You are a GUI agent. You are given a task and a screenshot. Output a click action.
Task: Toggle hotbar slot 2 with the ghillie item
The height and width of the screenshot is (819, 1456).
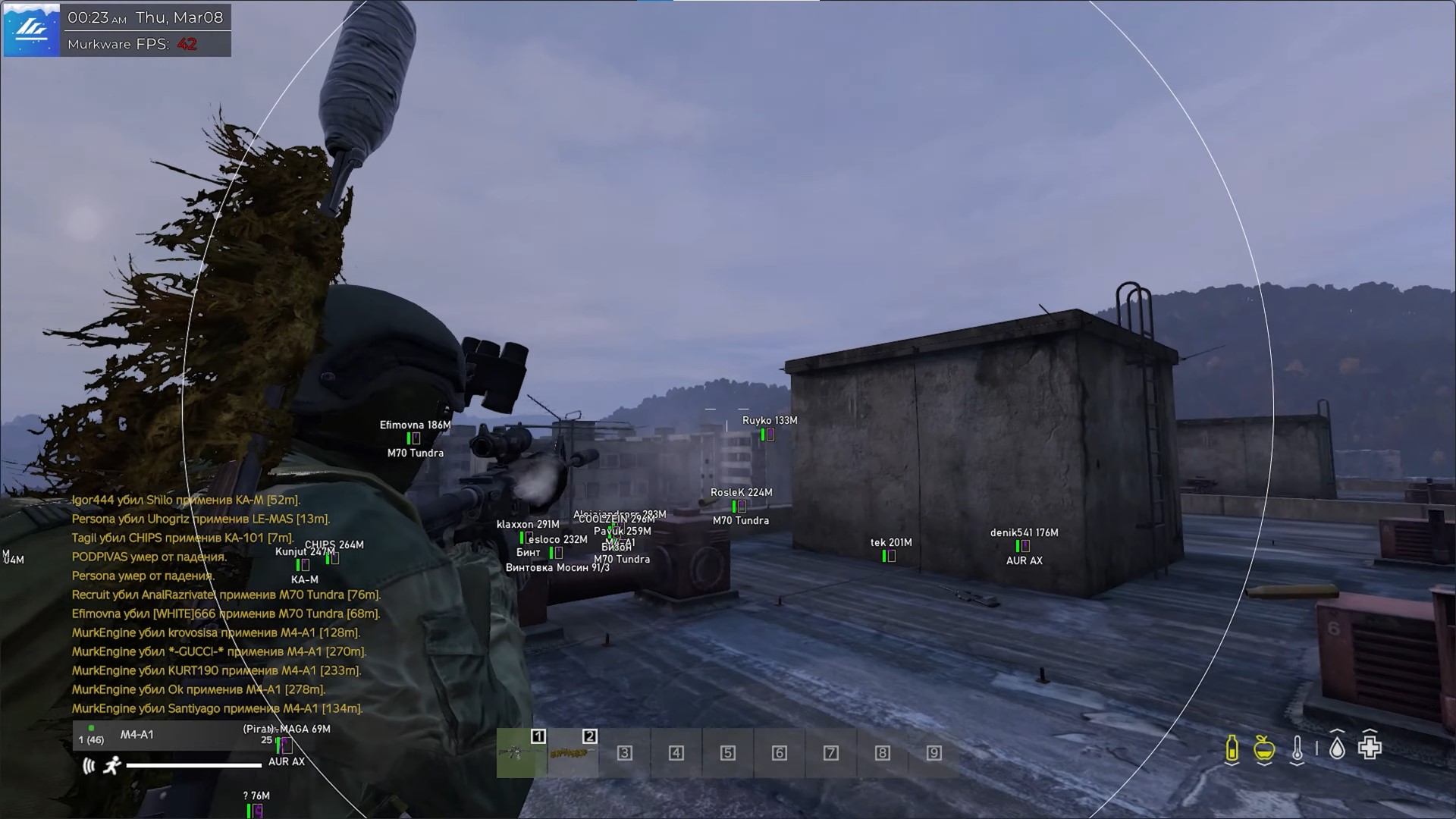click(573, 753)
